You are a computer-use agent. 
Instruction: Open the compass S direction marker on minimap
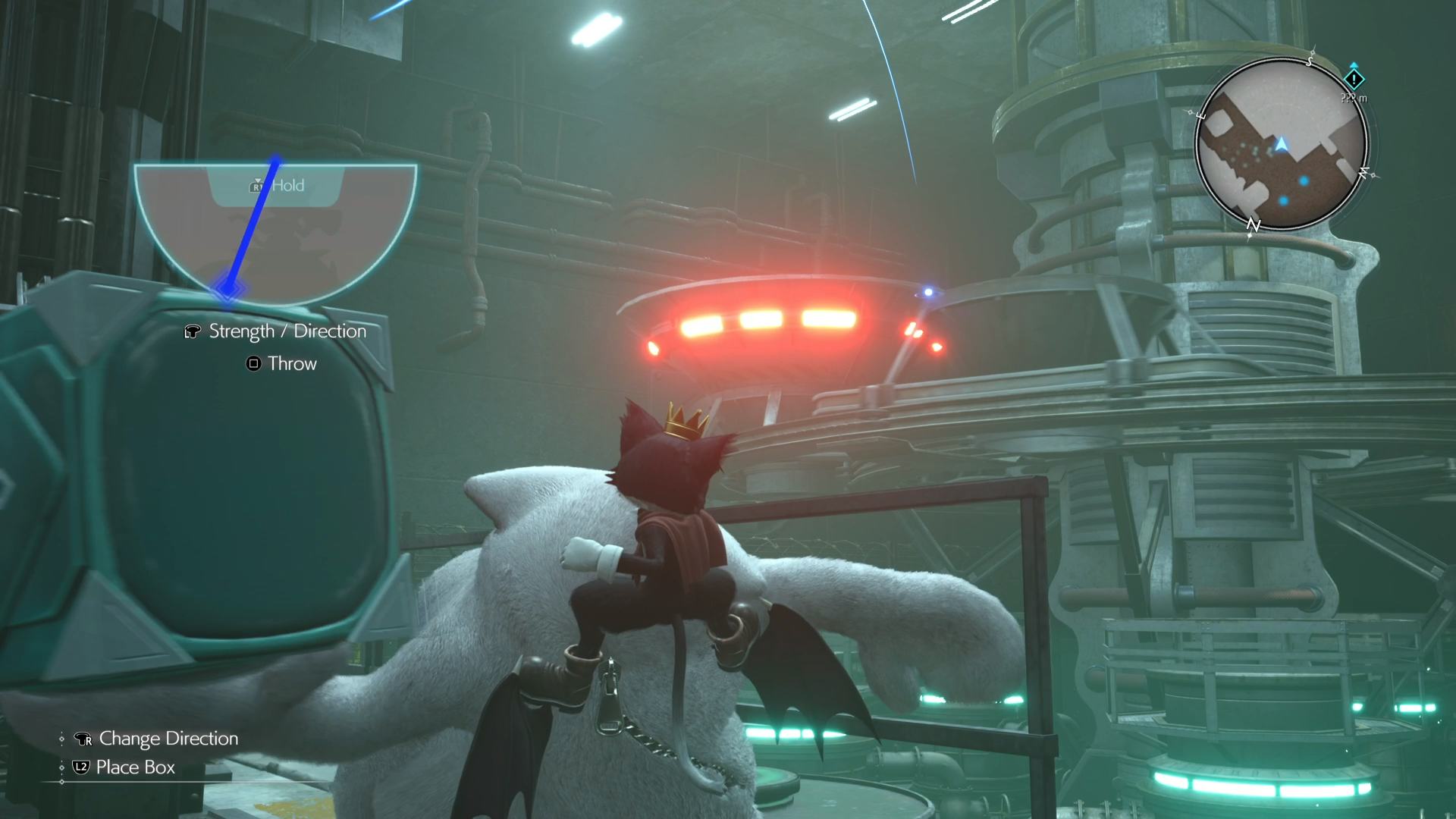coord(1310,62)
